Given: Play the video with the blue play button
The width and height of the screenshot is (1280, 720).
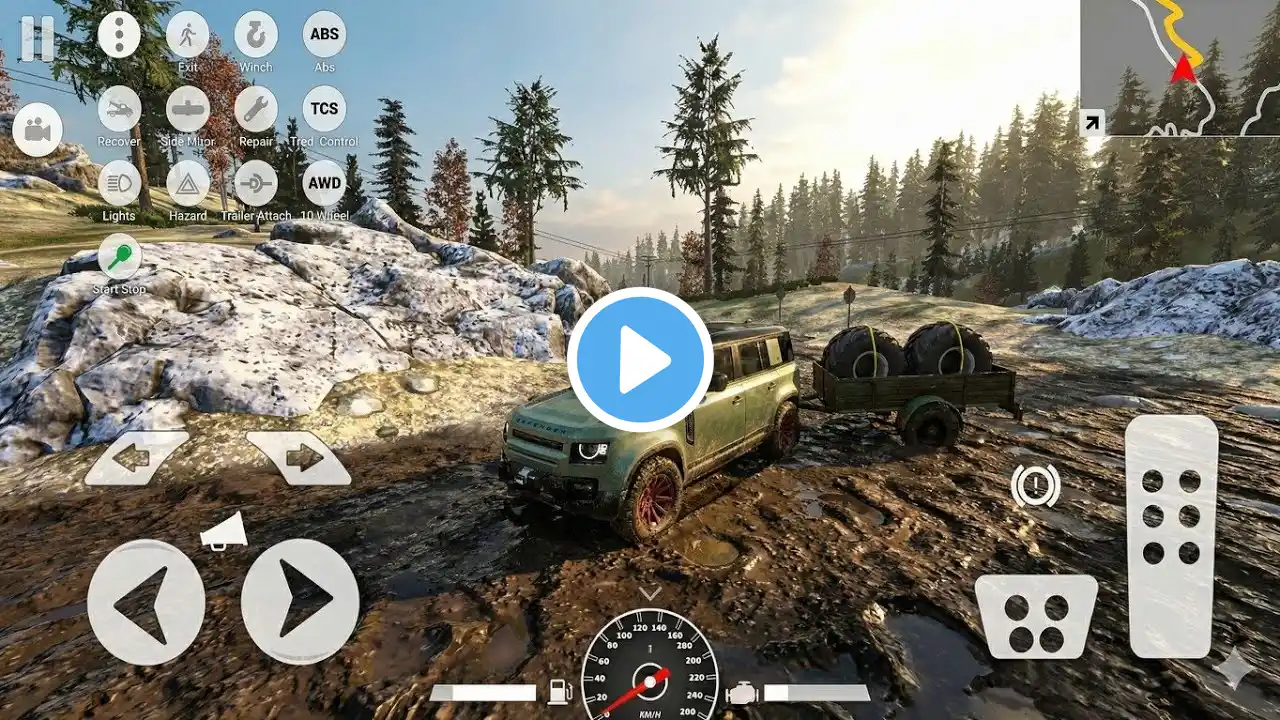Looking at the screenshot, I should 640,360.
